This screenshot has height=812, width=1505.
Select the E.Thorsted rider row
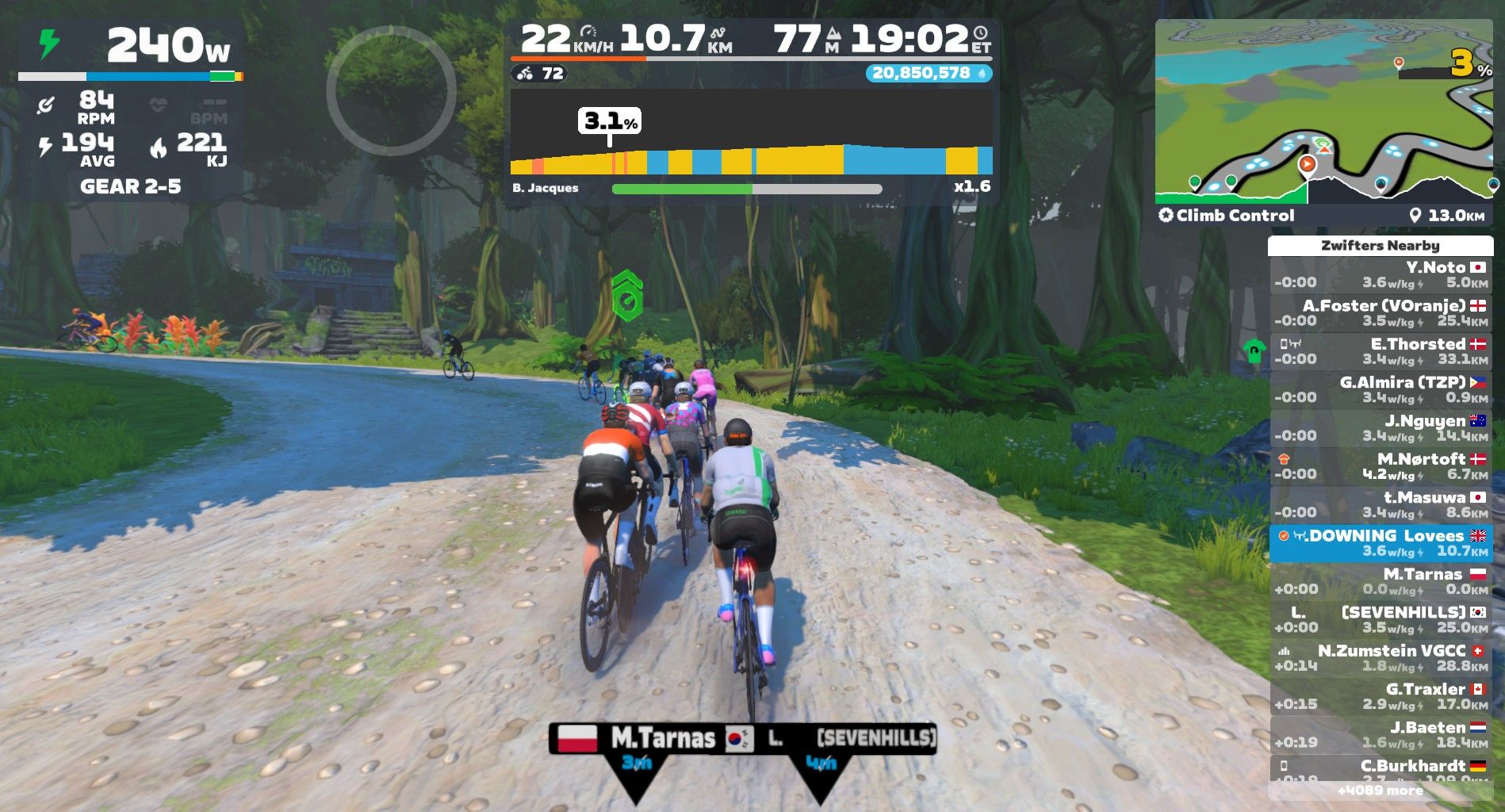point(1380,351)
